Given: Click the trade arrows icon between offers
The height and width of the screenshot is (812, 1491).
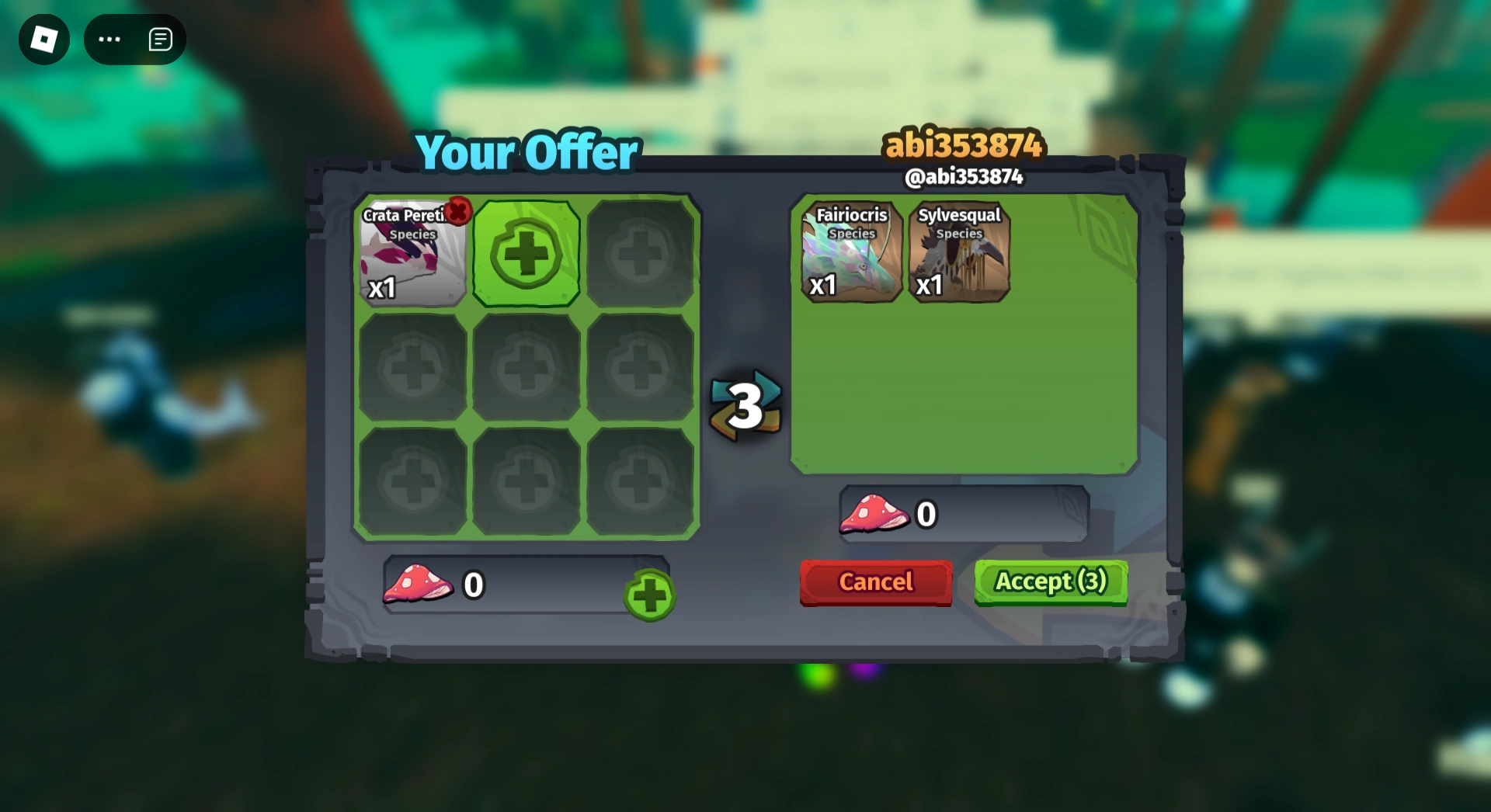Looking at the screenshot, I should [x=745, y=404].
